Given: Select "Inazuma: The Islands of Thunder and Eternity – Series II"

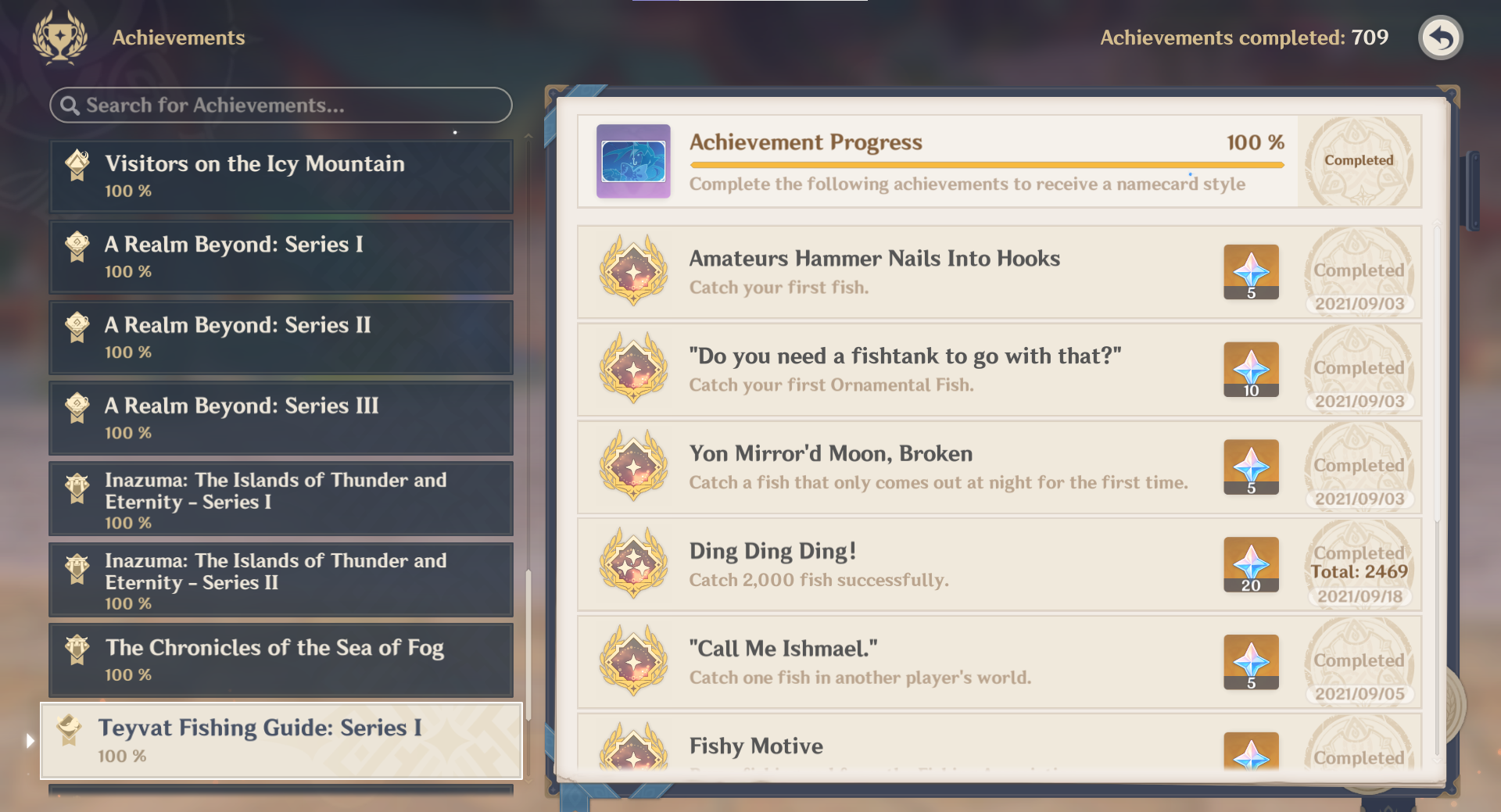Looking at the screenshot, I should pos(281,580).
